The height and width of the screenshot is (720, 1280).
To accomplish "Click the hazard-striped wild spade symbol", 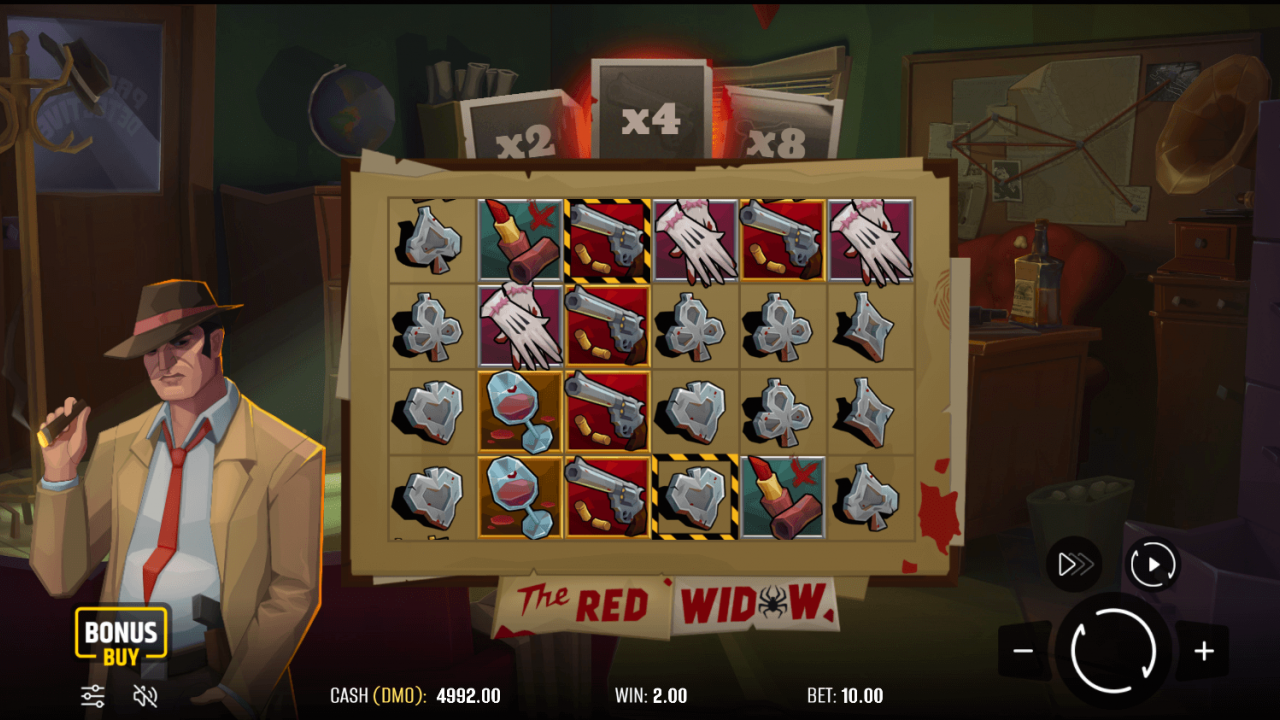I will 695,497.
